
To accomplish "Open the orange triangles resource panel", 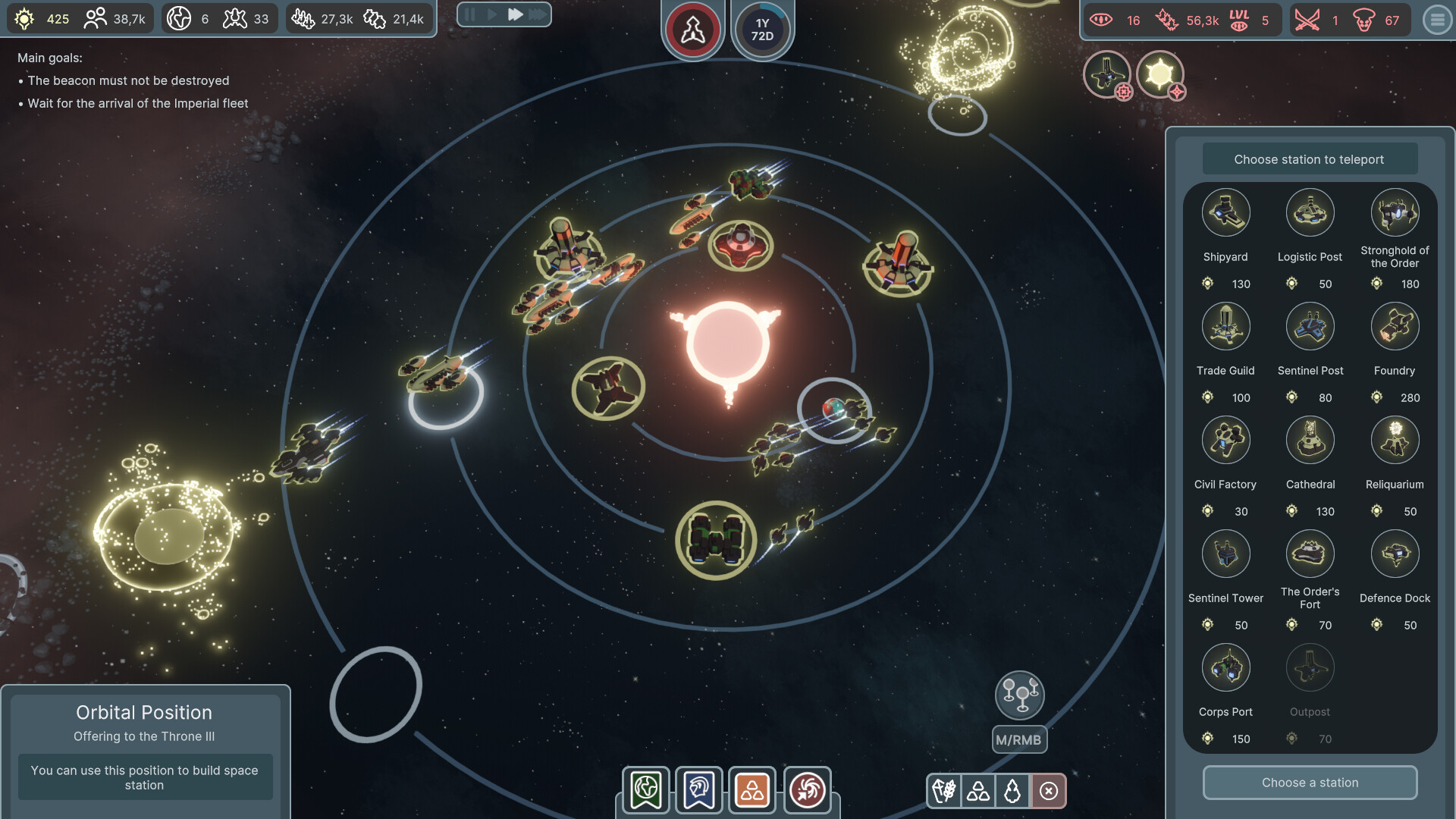I will [752, 790].
